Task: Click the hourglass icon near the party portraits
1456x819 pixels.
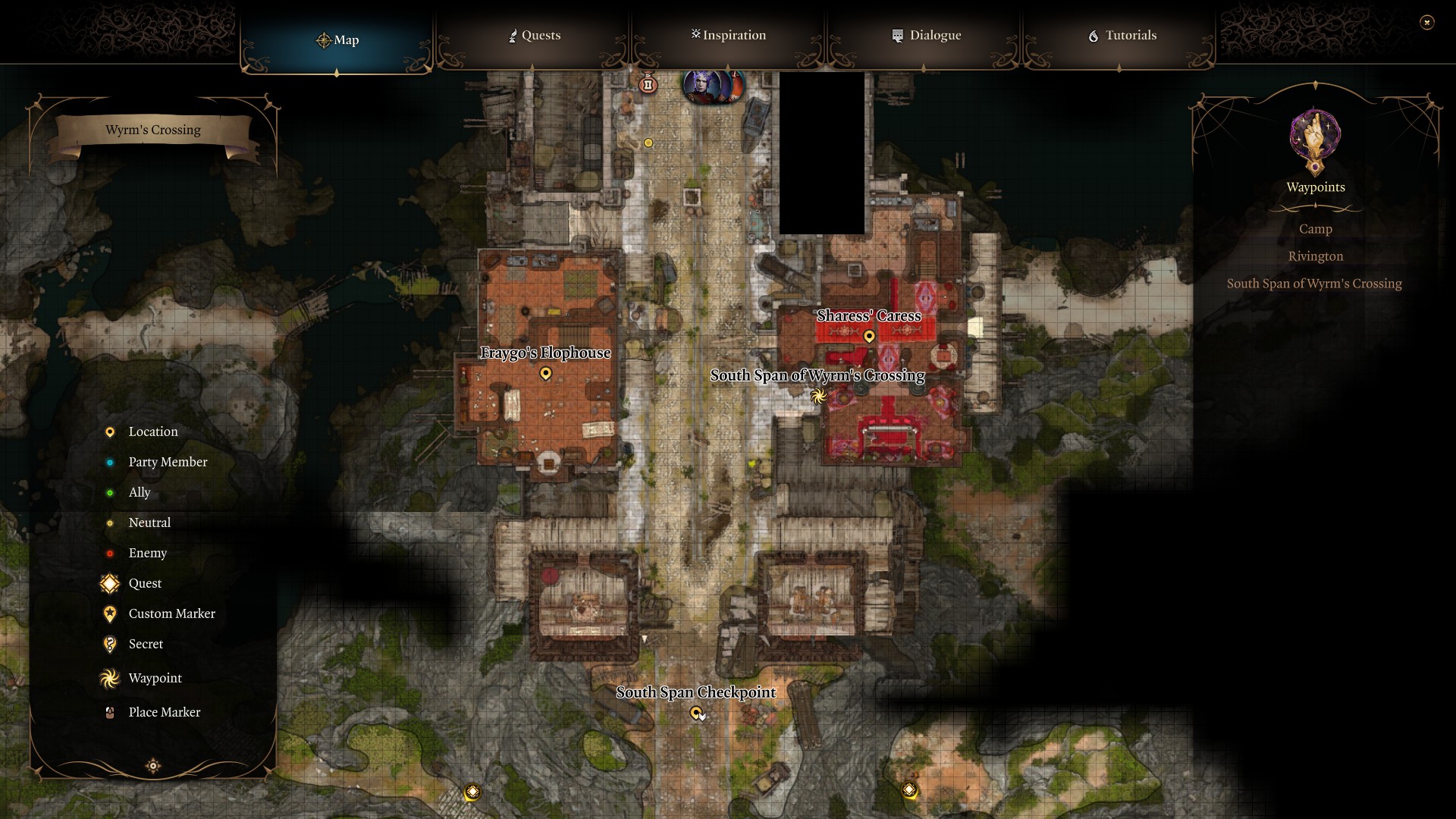Action: click(648, 85)
